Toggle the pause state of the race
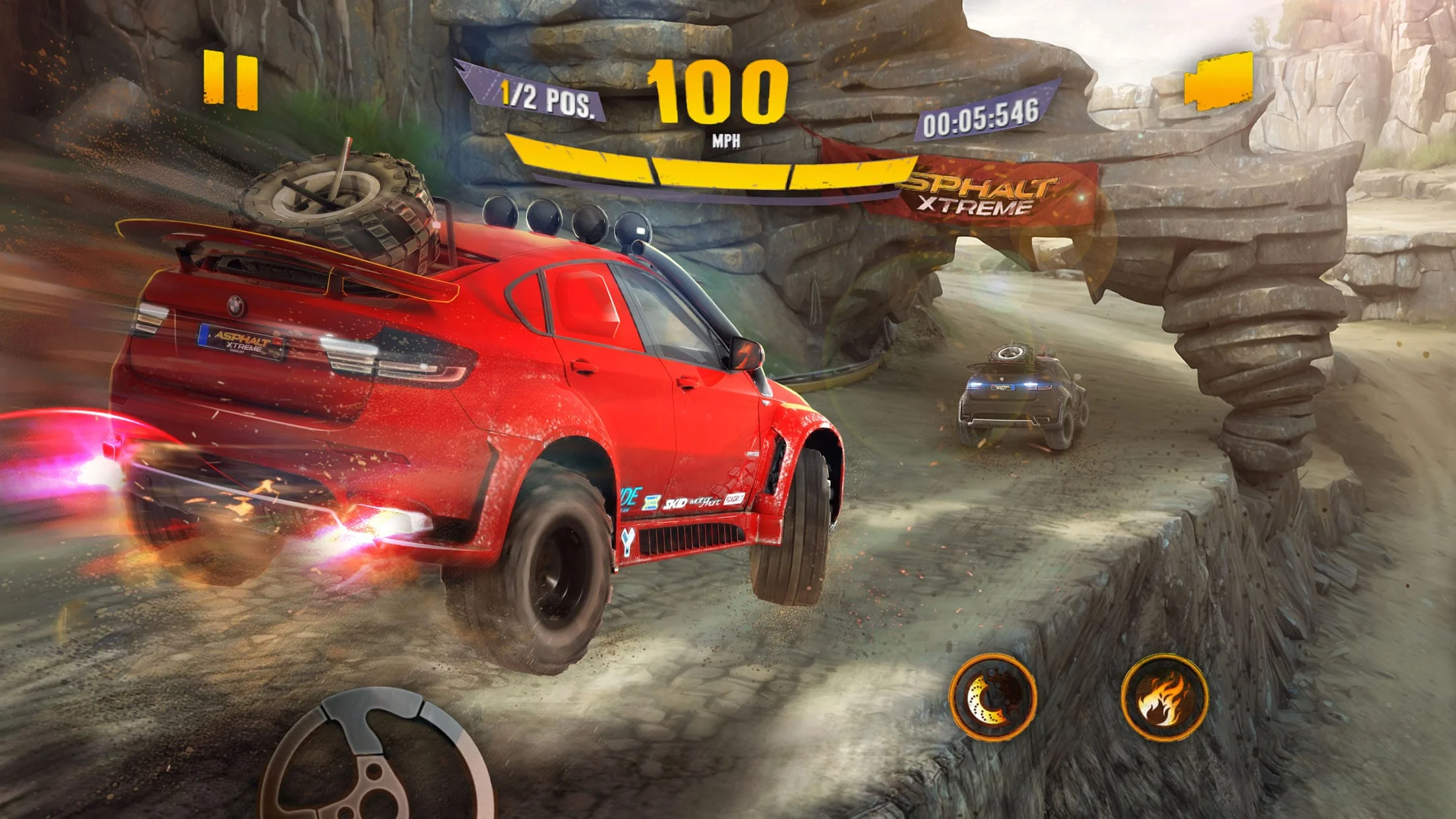Image resolution: width=1456 pixels, height=819 pixels. [232, 80]
